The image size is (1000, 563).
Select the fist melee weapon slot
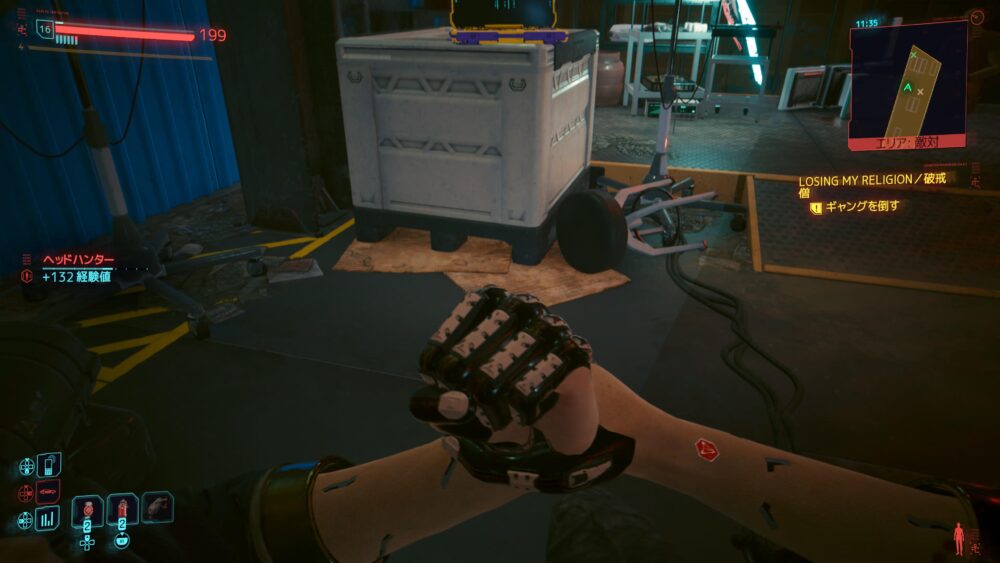point(157,507)
